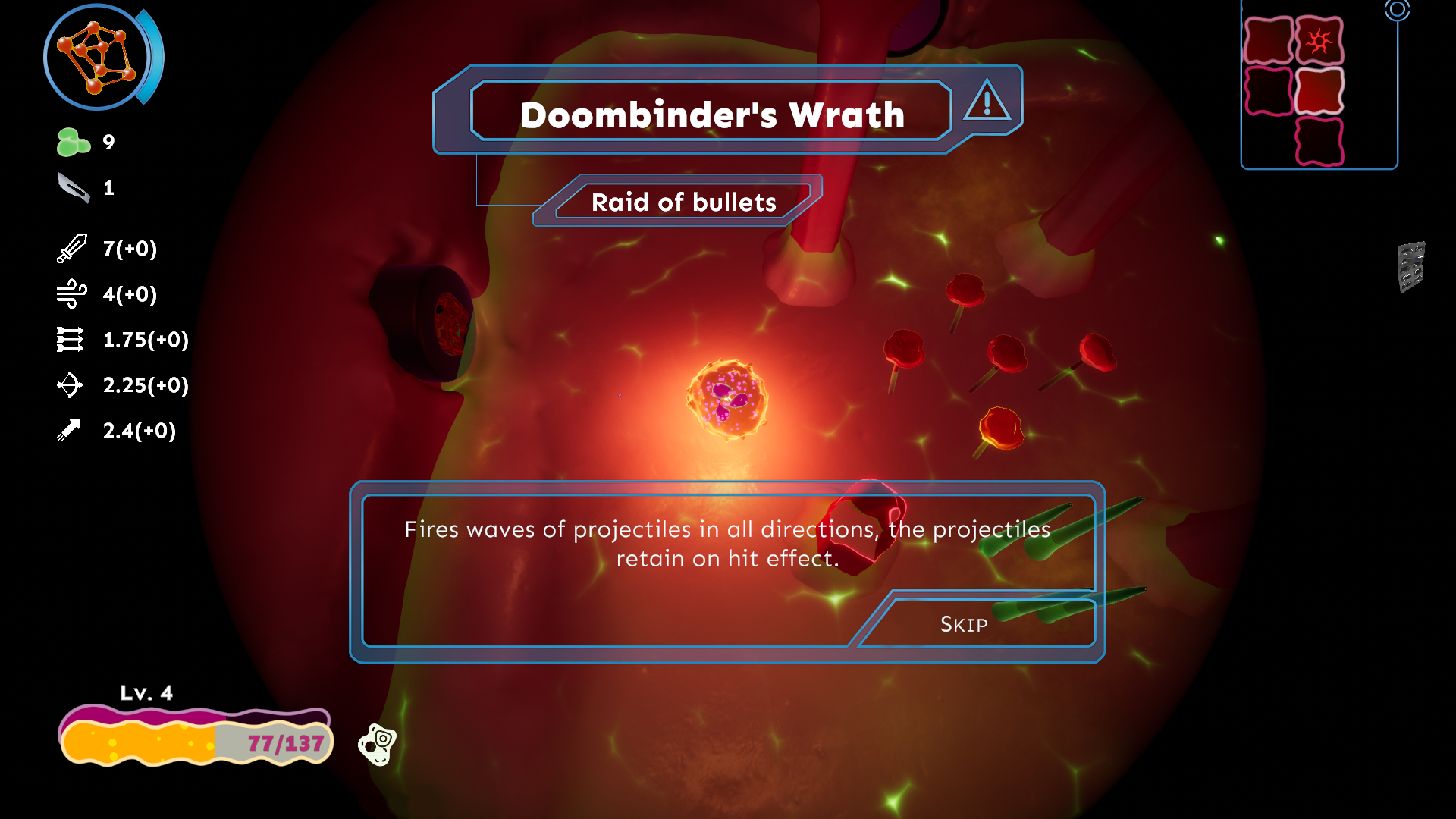Click the Lv. 4 label

147,692
